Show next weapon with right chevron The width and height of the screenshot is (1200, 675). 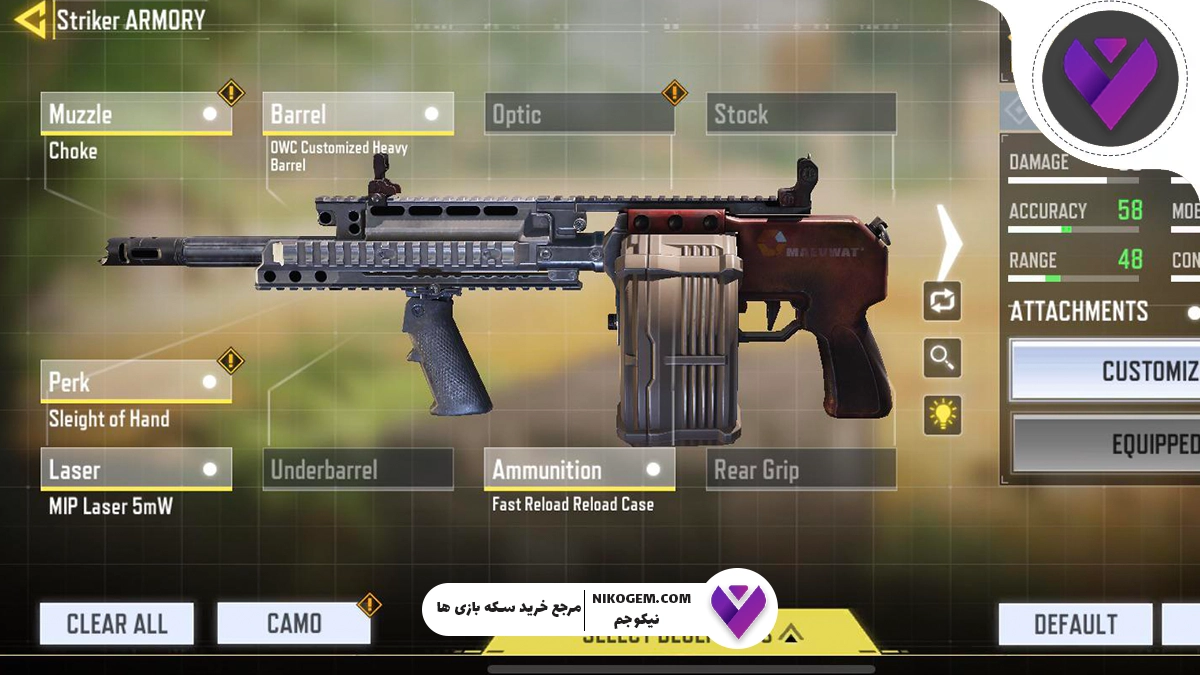(x=949, y=241)
